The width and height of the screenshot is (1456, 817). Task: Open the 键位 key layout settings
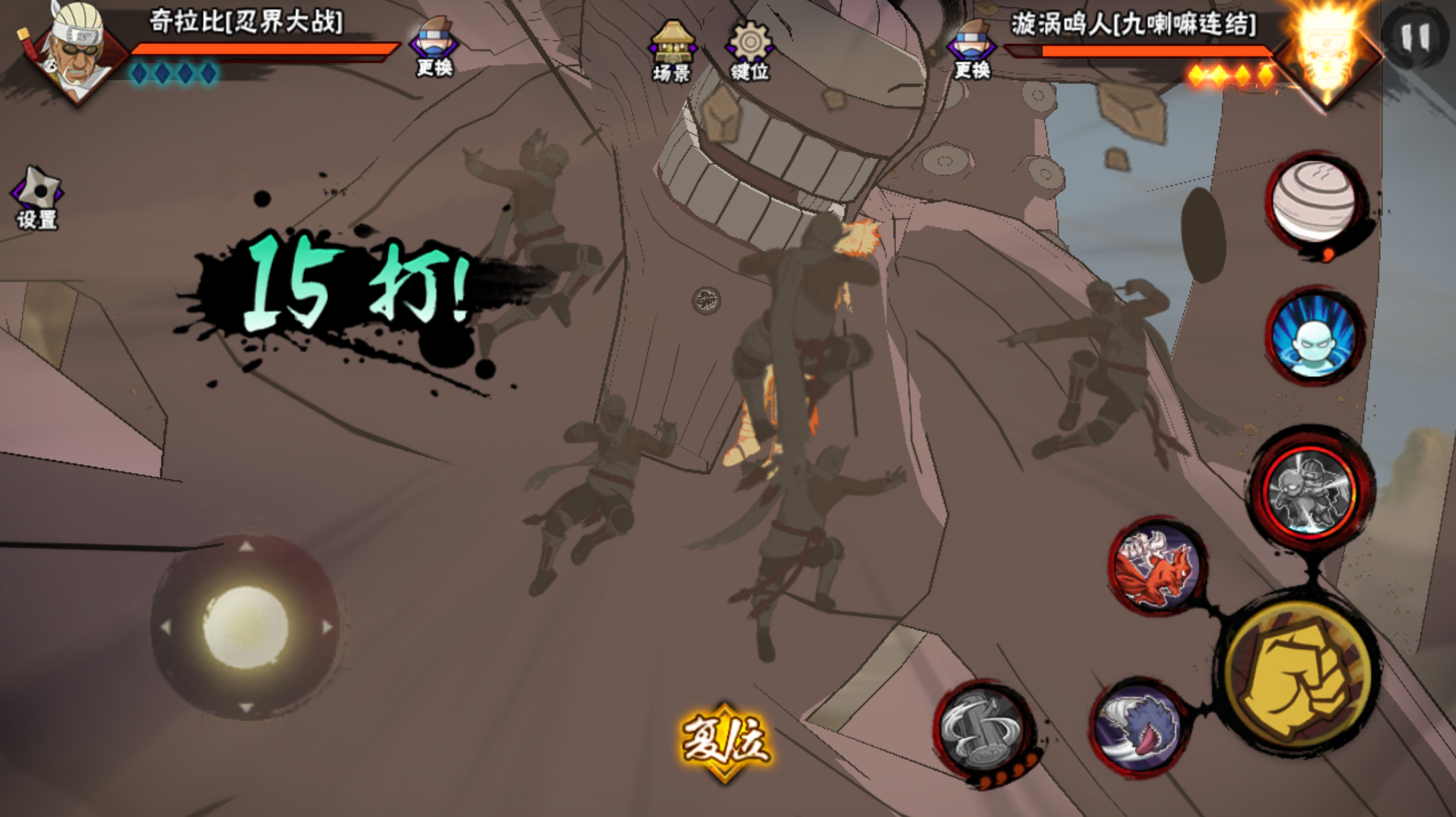[750, 51]
